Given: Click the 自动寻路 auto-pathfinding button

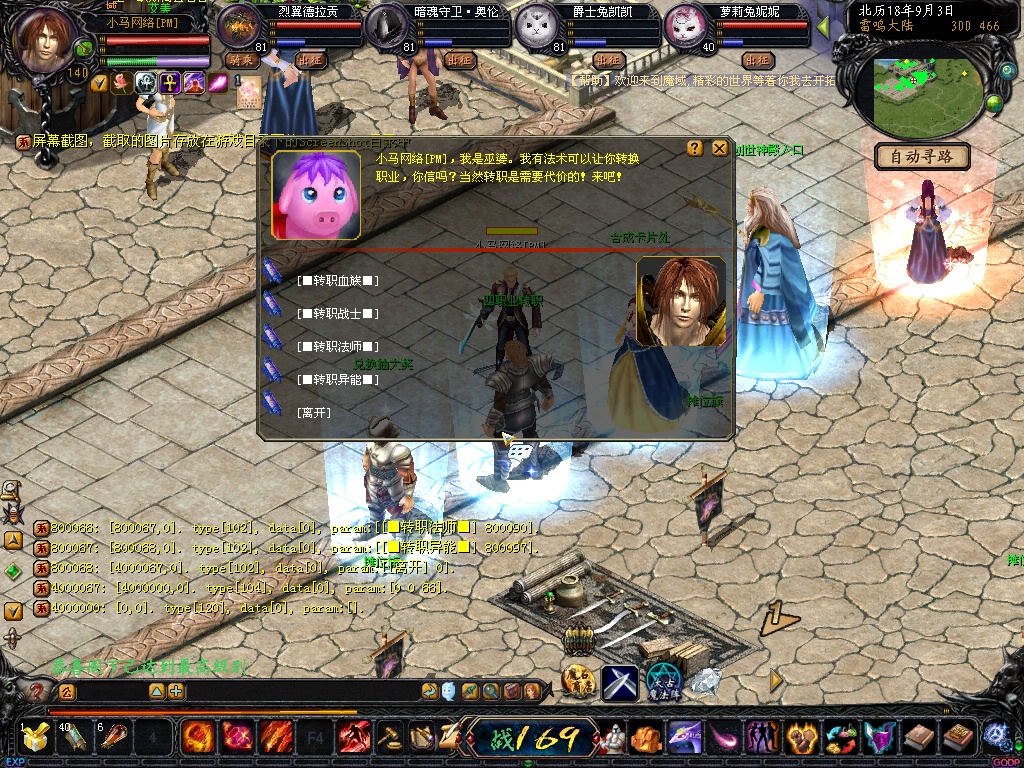Looking at the screenshot, I should pos(922,156).
